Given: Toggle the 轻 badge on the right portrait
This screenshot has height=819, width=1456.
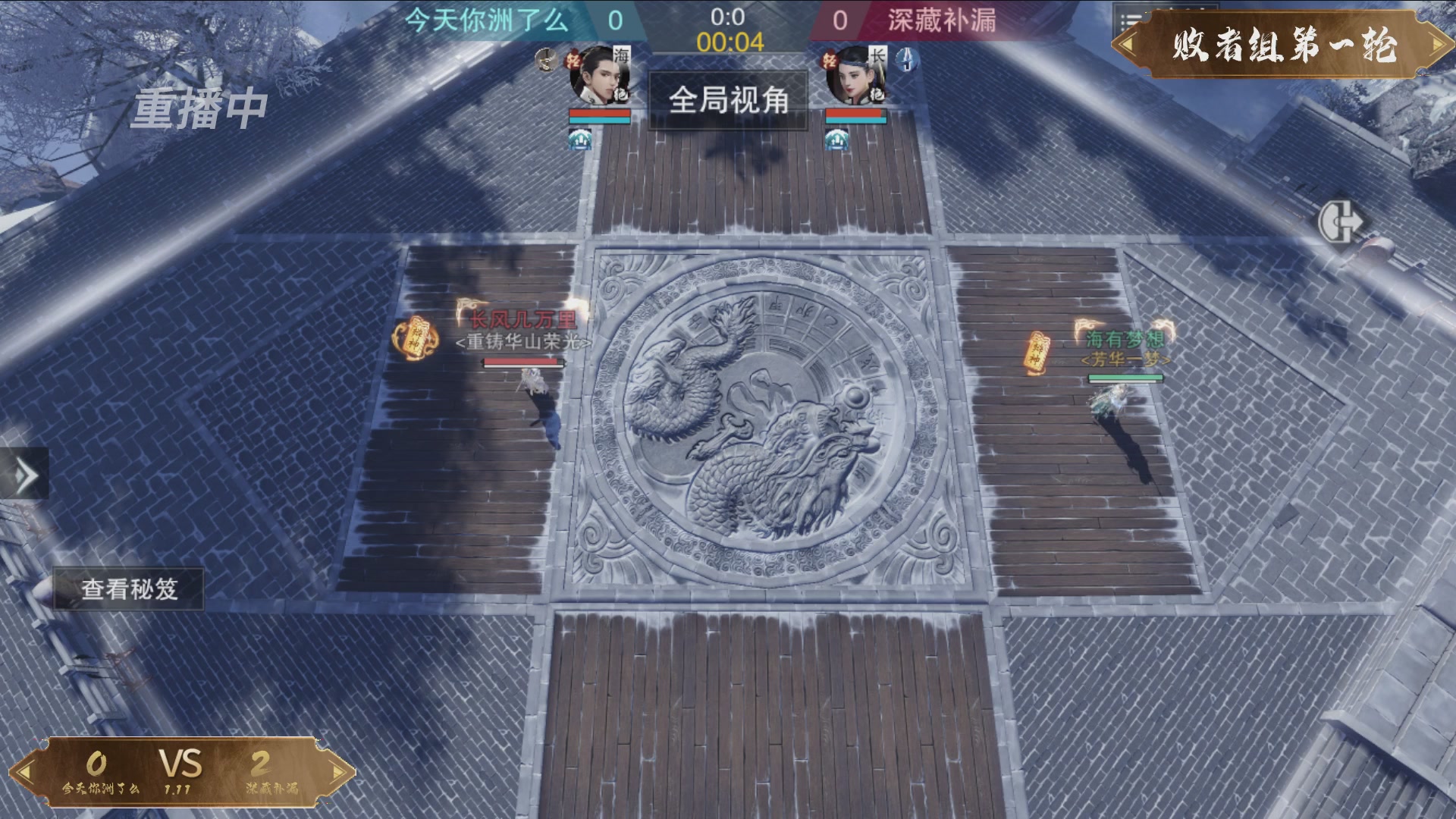Looking at the screenshot, I should pos(830,60).
